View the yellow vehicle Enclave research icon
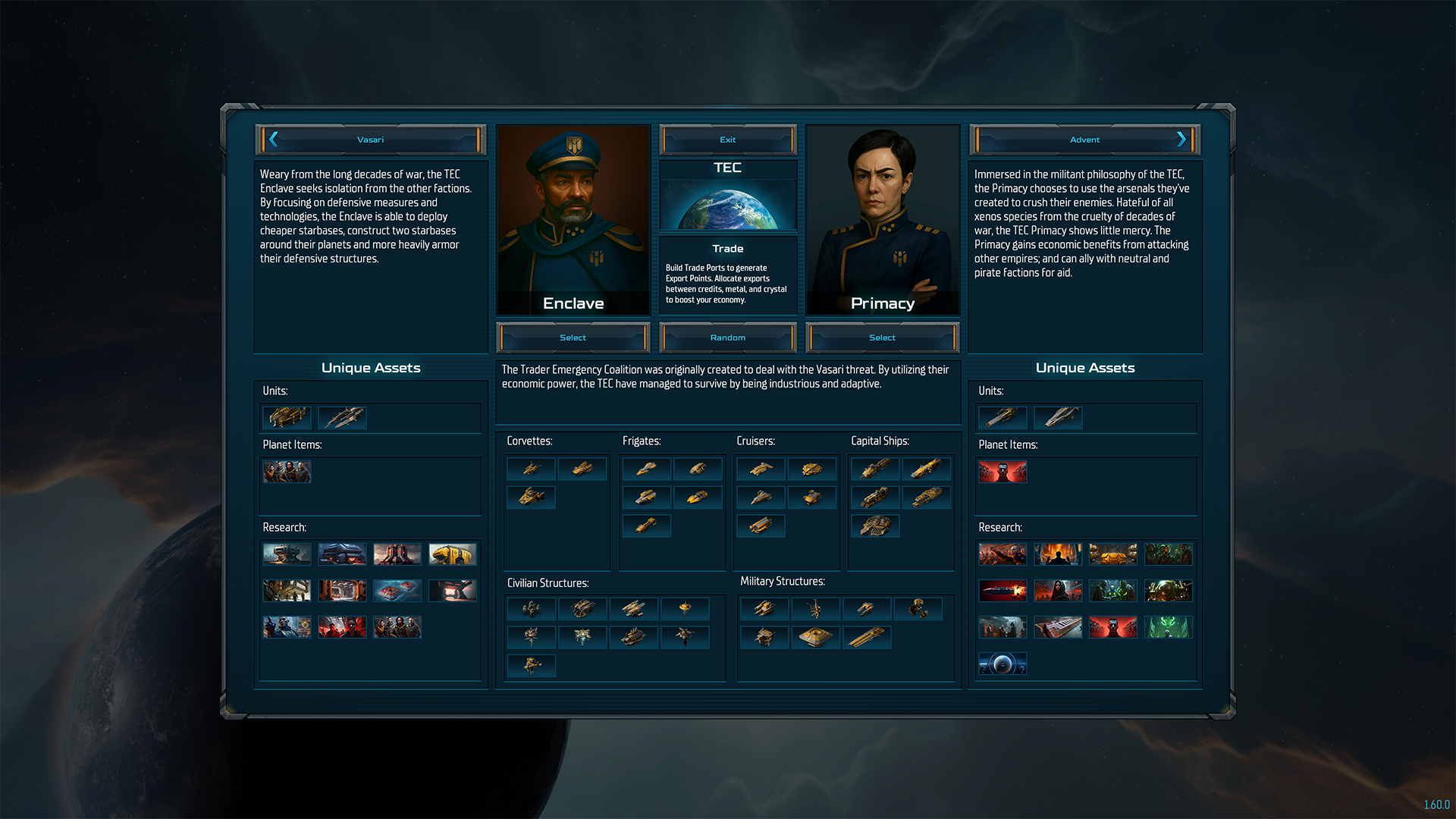1456x819 pixels. [x=452, y=554]
